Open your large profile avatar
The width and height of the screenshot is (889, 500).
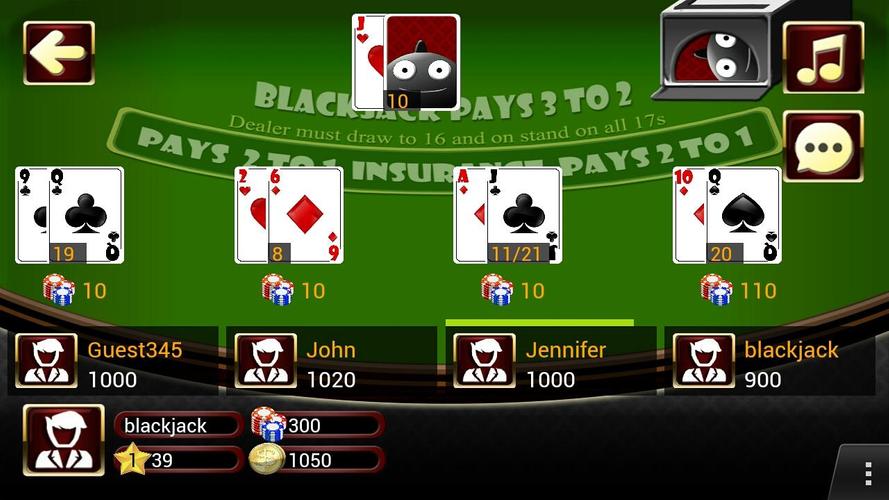pos(63,440)
